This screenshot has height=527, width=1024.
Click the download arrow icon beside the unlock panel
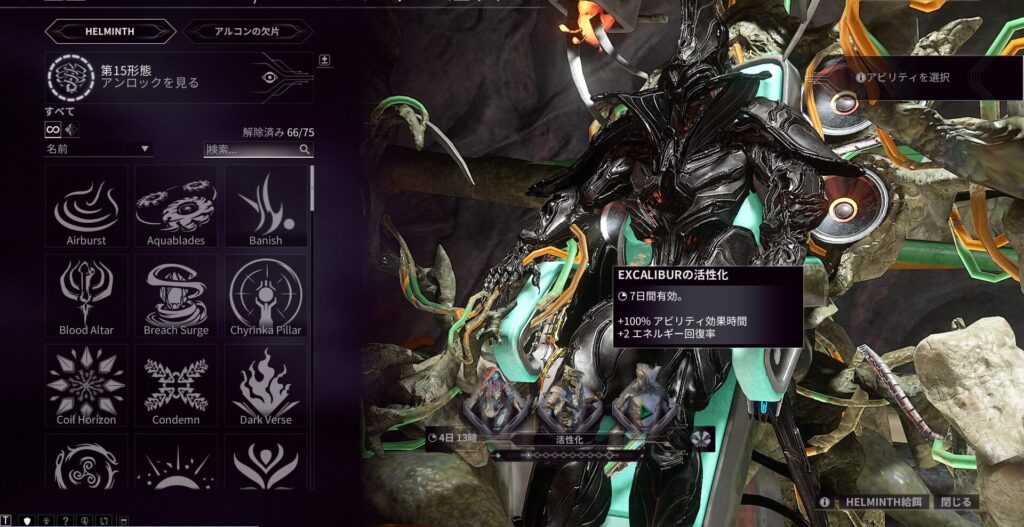click(x=323, y=60)
